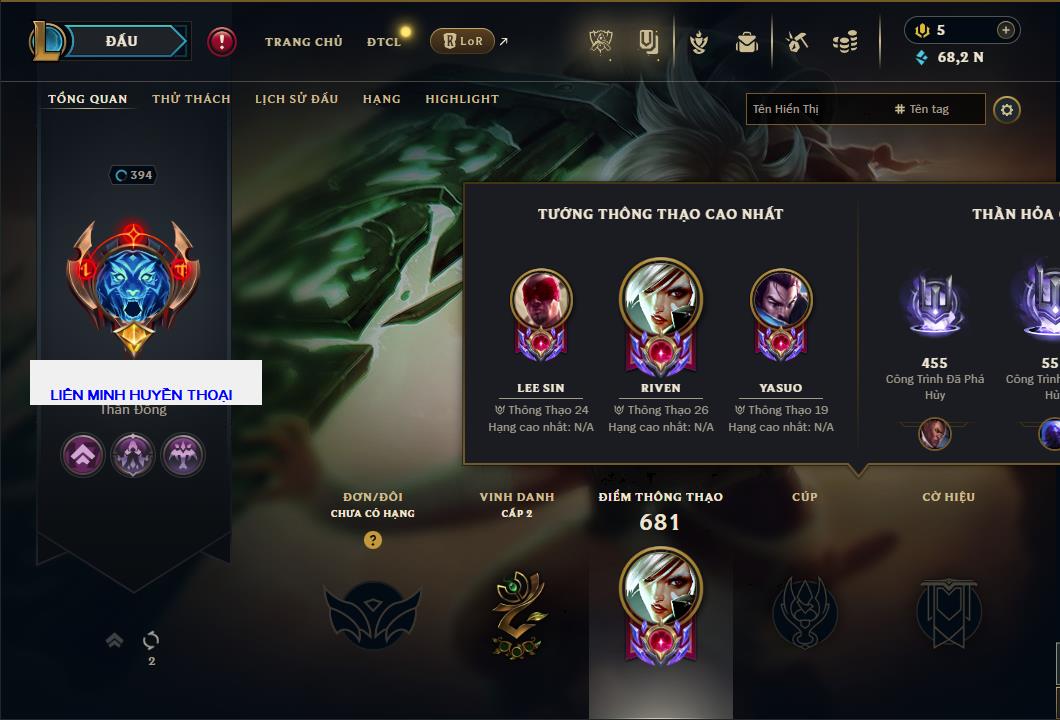1060x720 pixels.
Task: Launch the LoR external link
Action: tap(463, 41)
